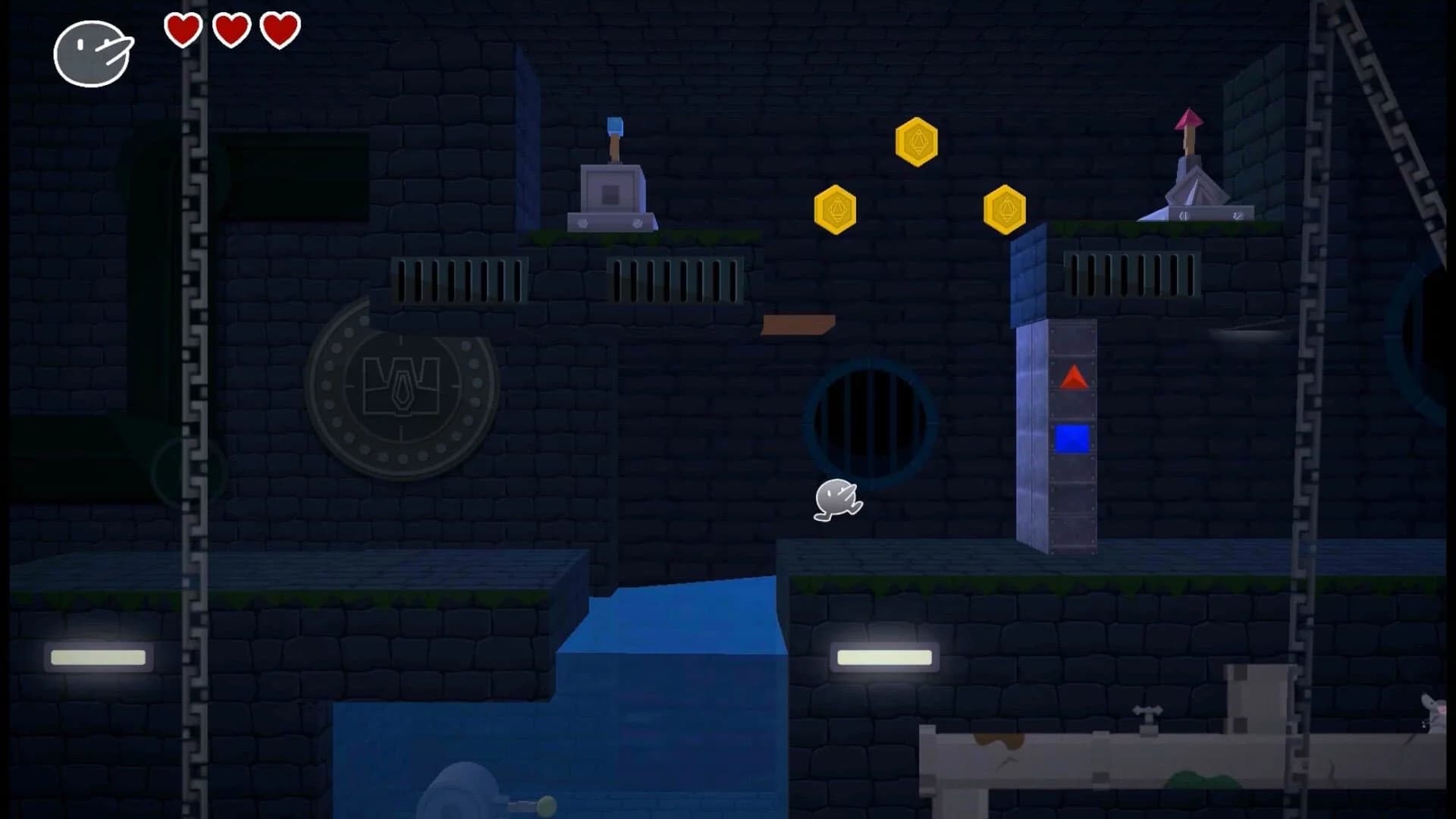The width and height of the screenshot is (1456, 819).
Task: Select the left hanging spiked grate
Action: click(457, 278)
